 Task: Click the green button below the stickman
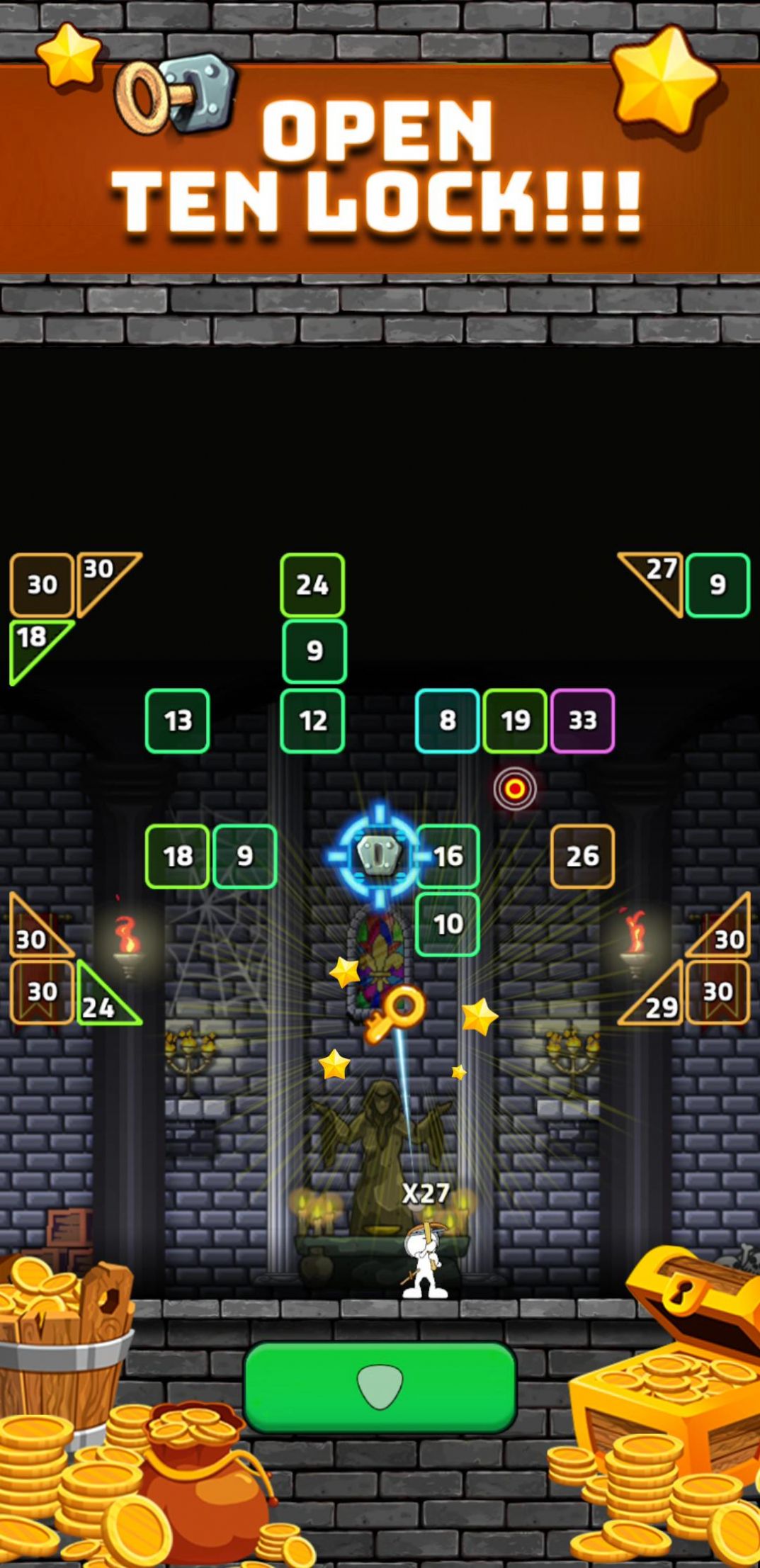pos(380,1387)
